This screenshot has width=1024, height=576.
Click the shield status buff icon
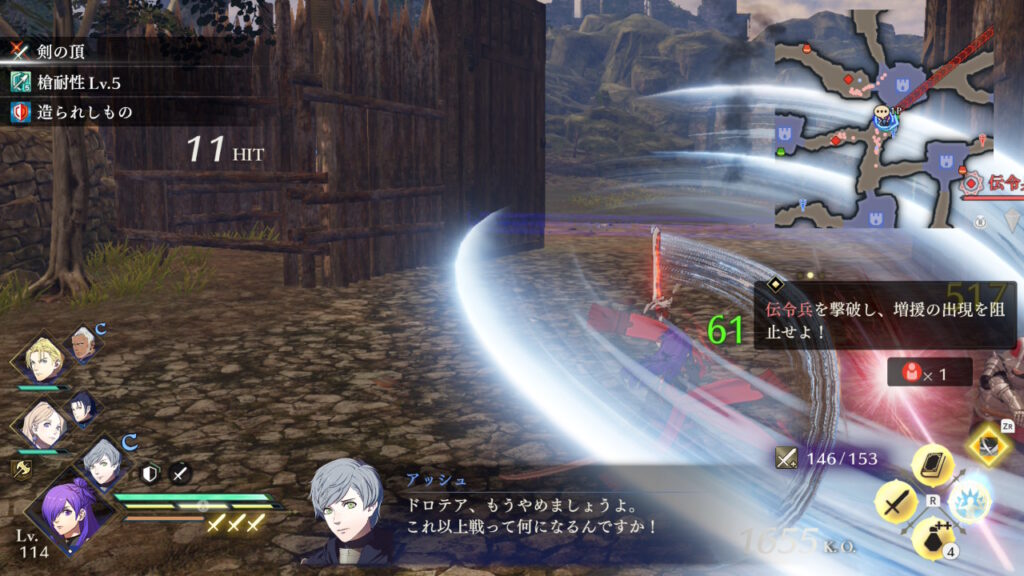(x=150, y=474)
